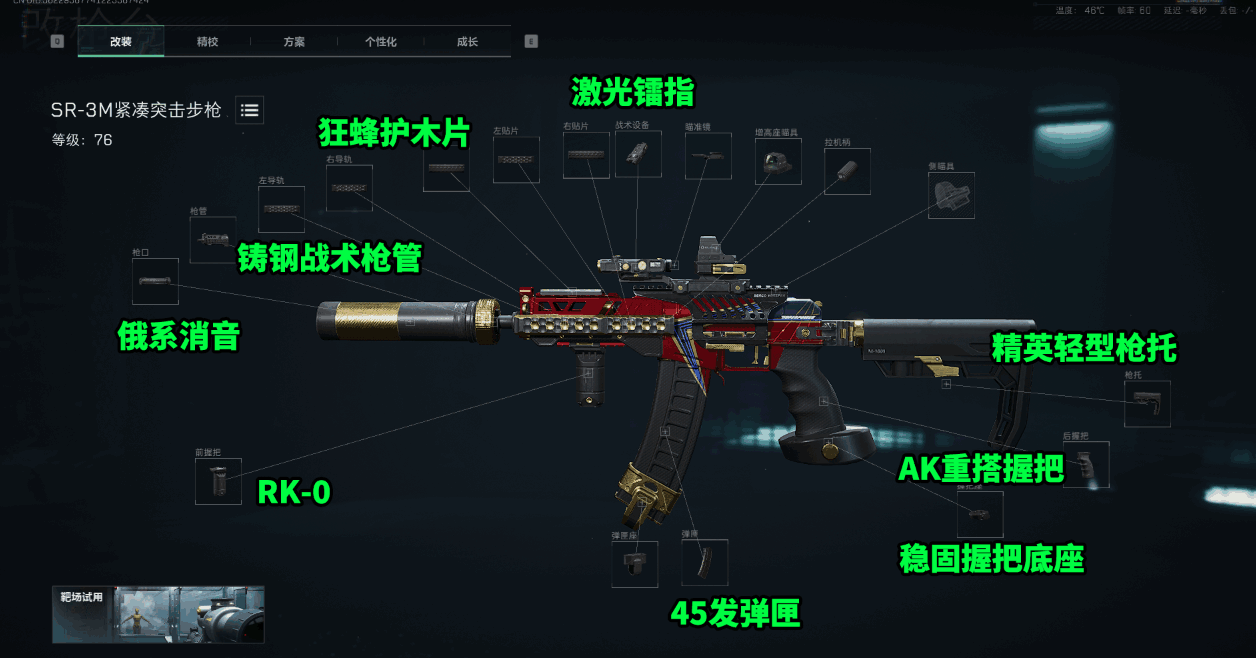Choose the 弹匣 magazine slot

704,562
